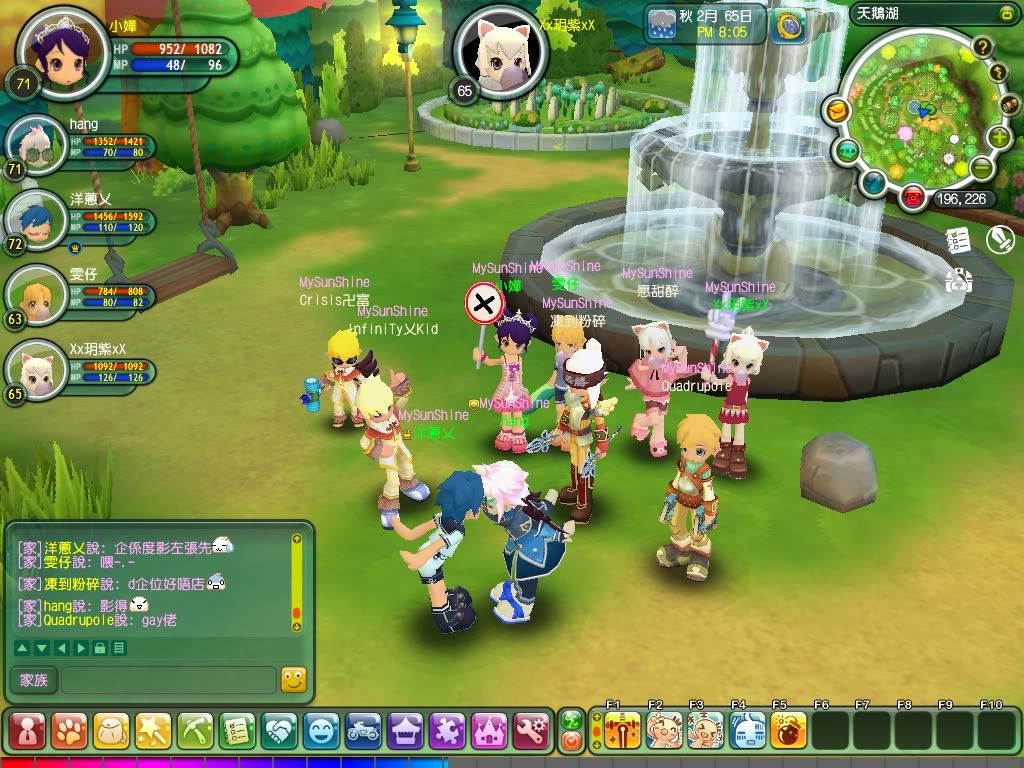Activate the F1 hotbar skill

click(x=622, y=730)
